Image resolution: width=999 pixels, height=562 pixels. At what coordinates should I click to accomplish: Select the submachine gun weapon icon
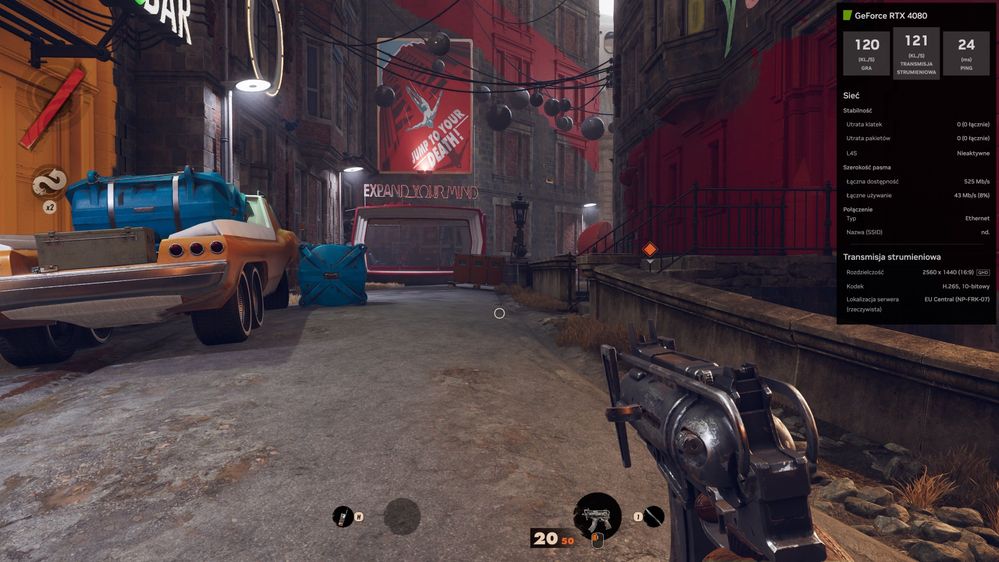pos(597,516)
